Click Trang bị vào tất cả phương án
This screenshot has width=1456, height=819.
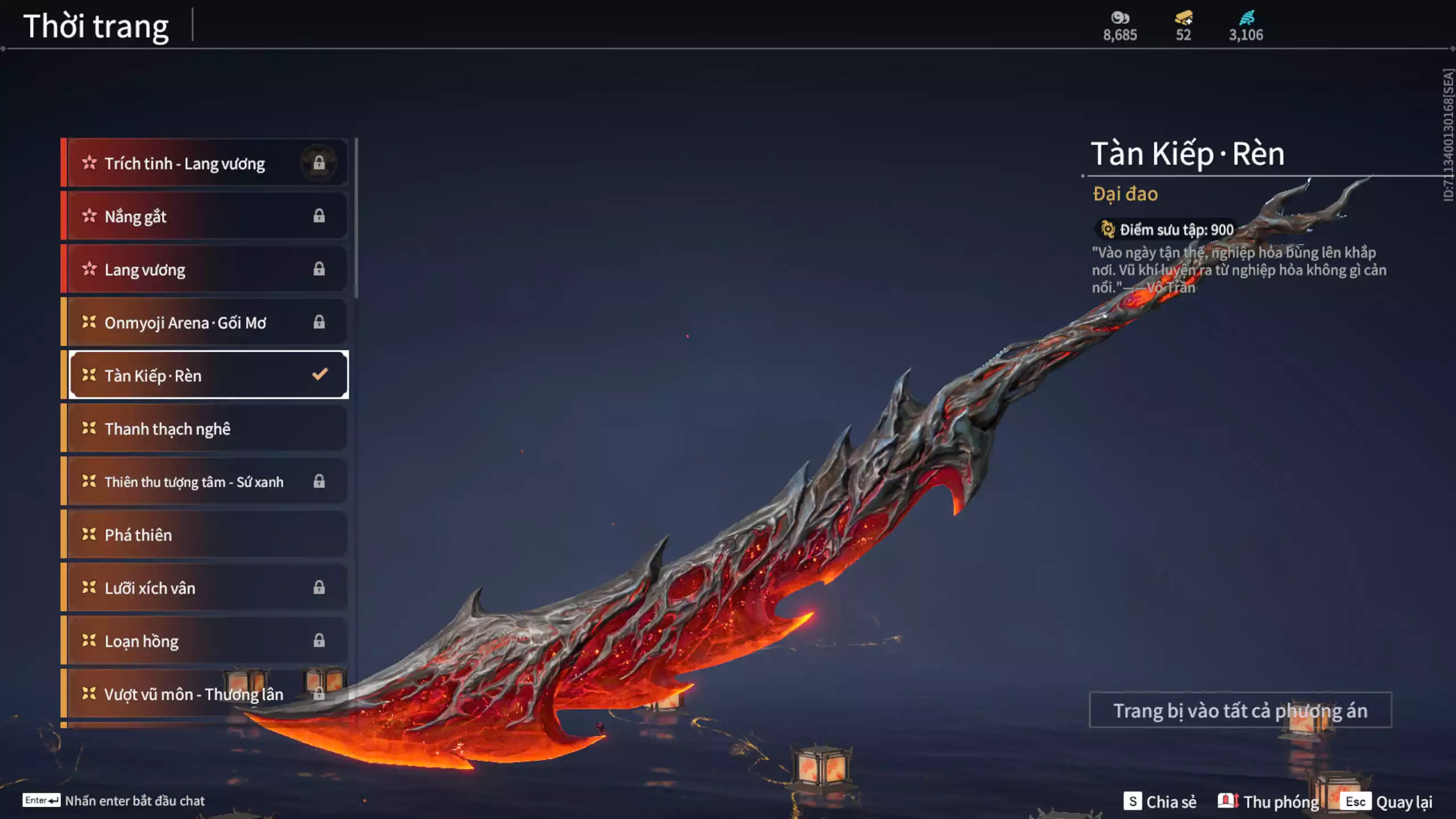[x=1240, y=710]
